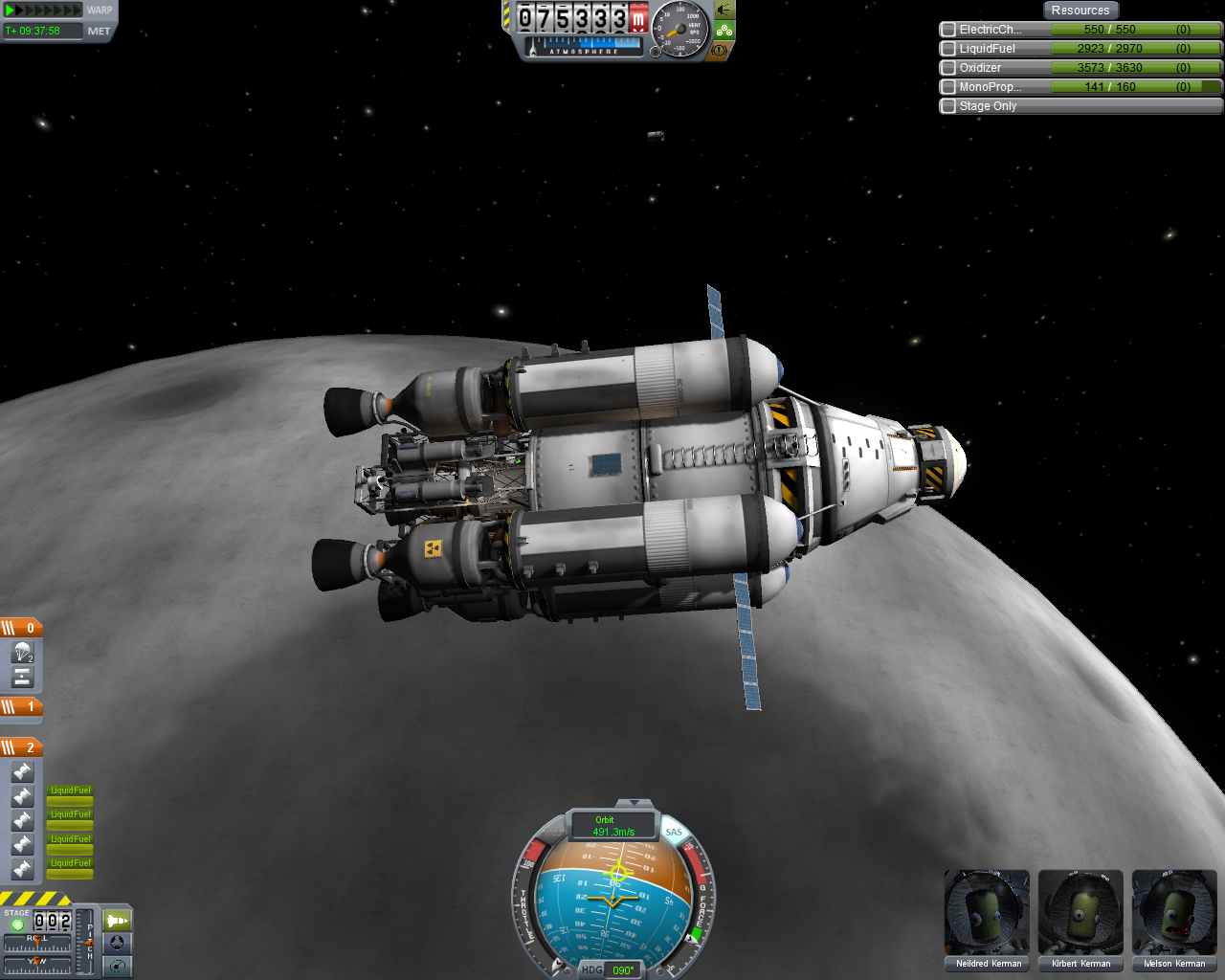This screenshot has height=980, width=1225.
Task: Toggle the lights button beside the altimeter
Action: click(x=724, y=11)
